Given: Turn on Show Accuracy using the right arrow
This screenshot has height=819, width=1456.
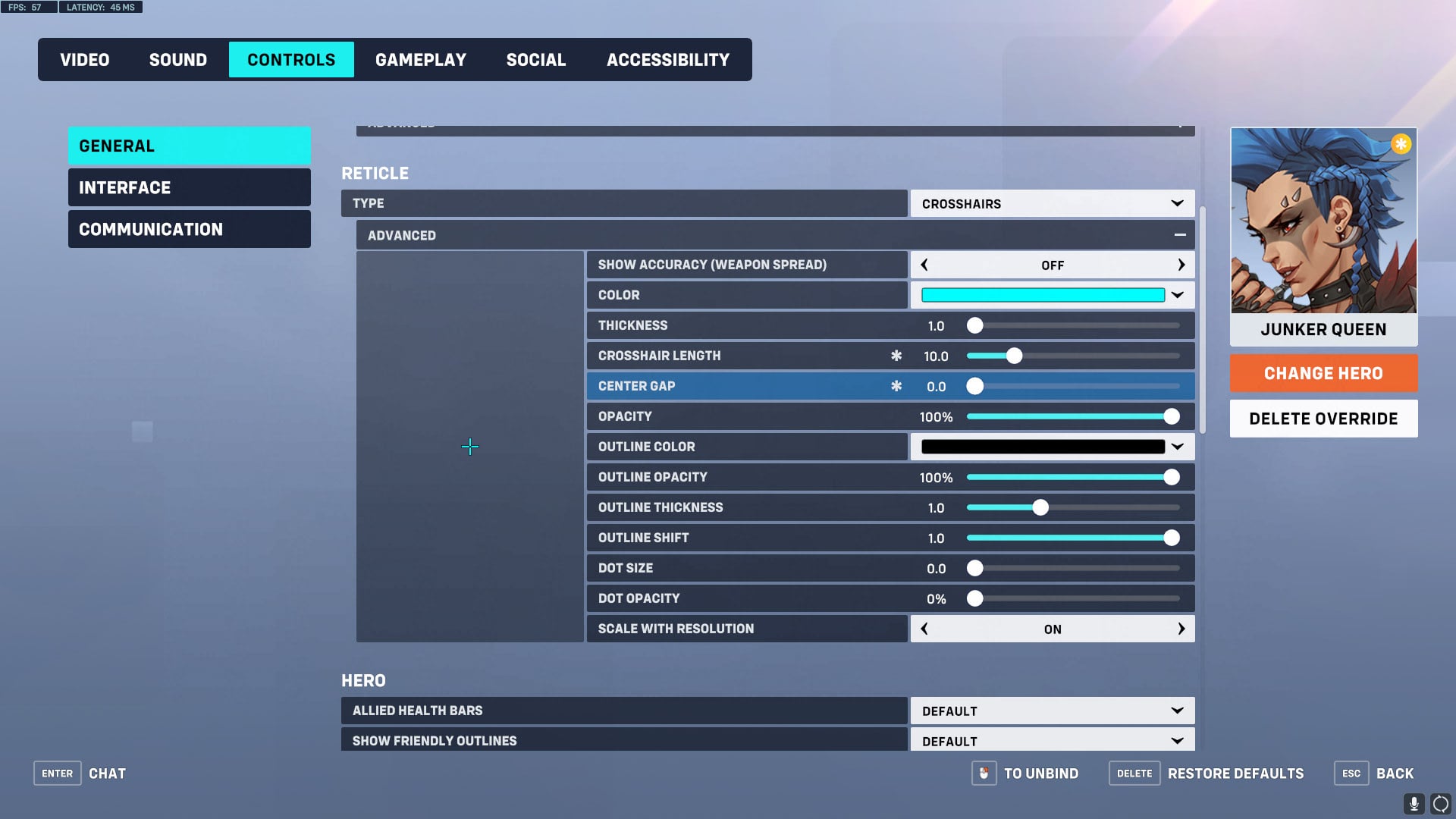Looking at the screenshot, I should tap(1181, 265).
